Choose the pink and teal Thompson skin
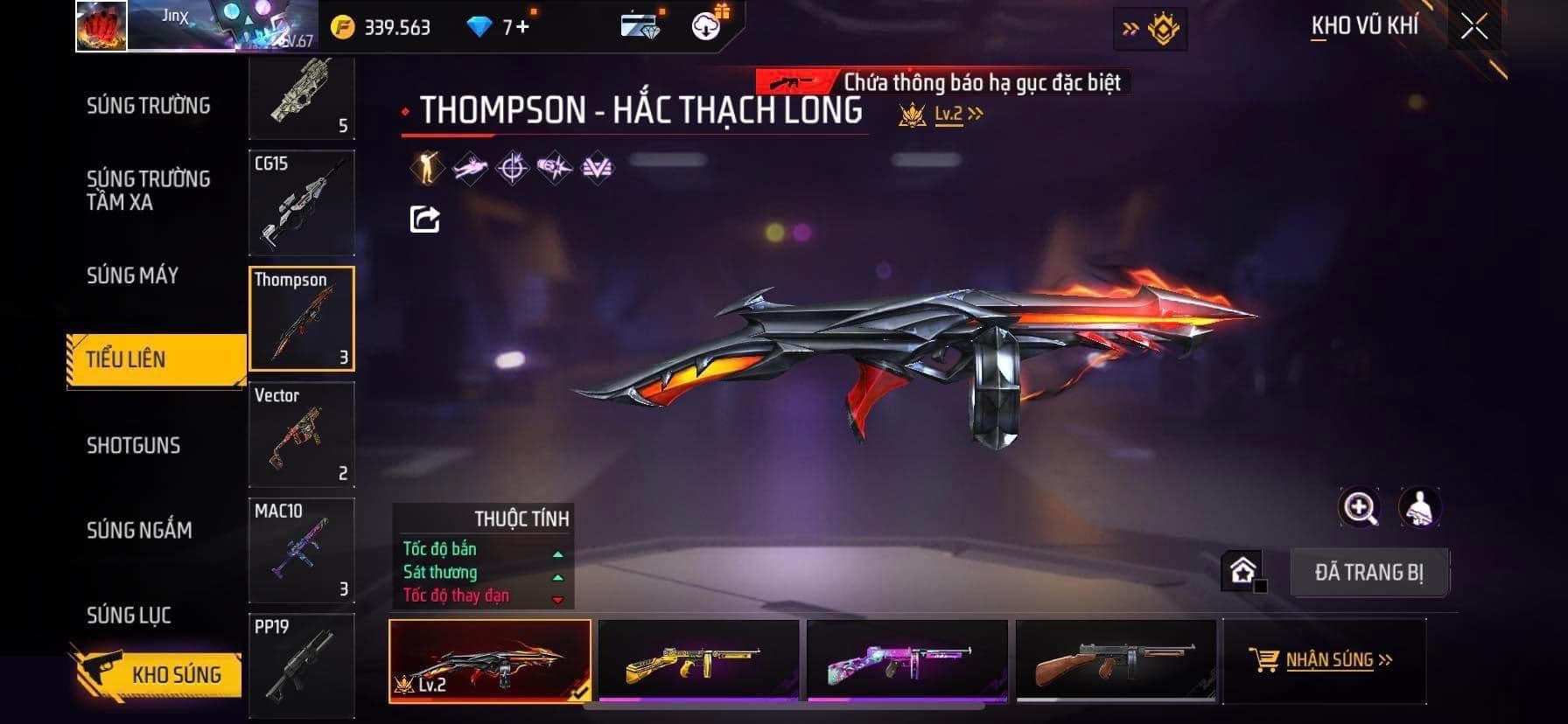1568x724 pixels. tap(906, 661)
